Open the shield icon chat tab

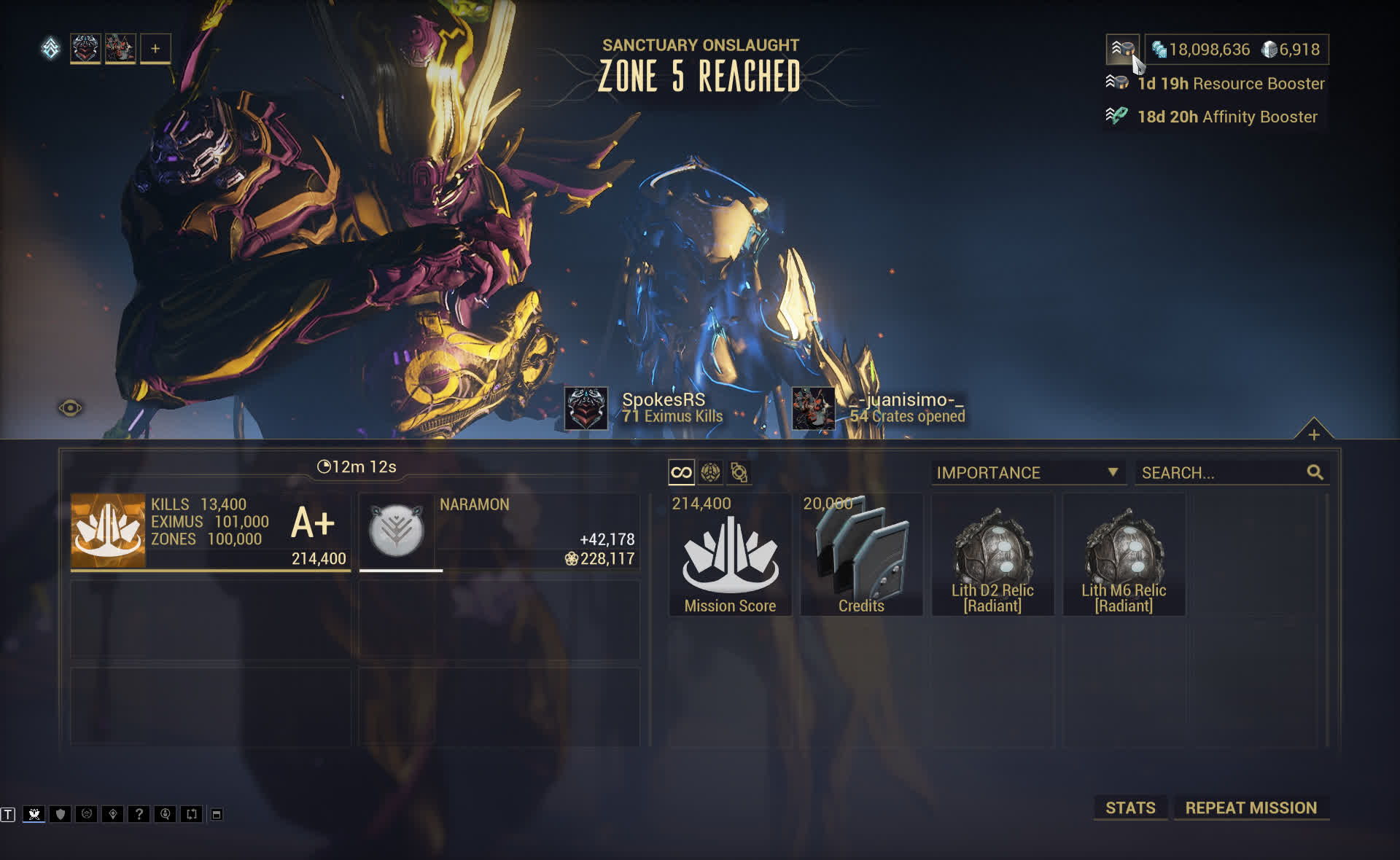click(61, 814)
